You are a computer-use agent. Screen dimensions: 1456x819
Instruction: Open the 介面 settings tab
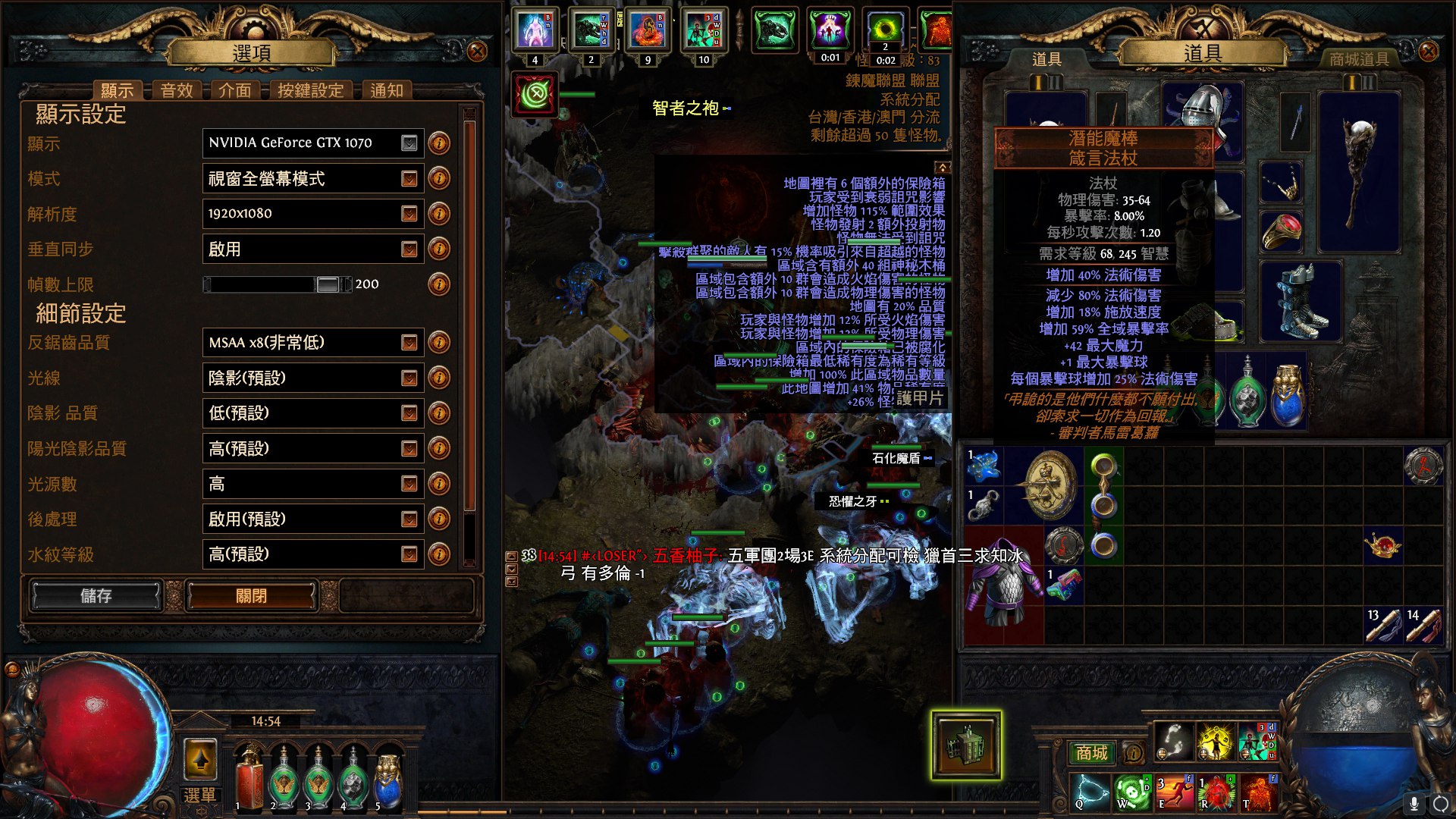(234, 91)
